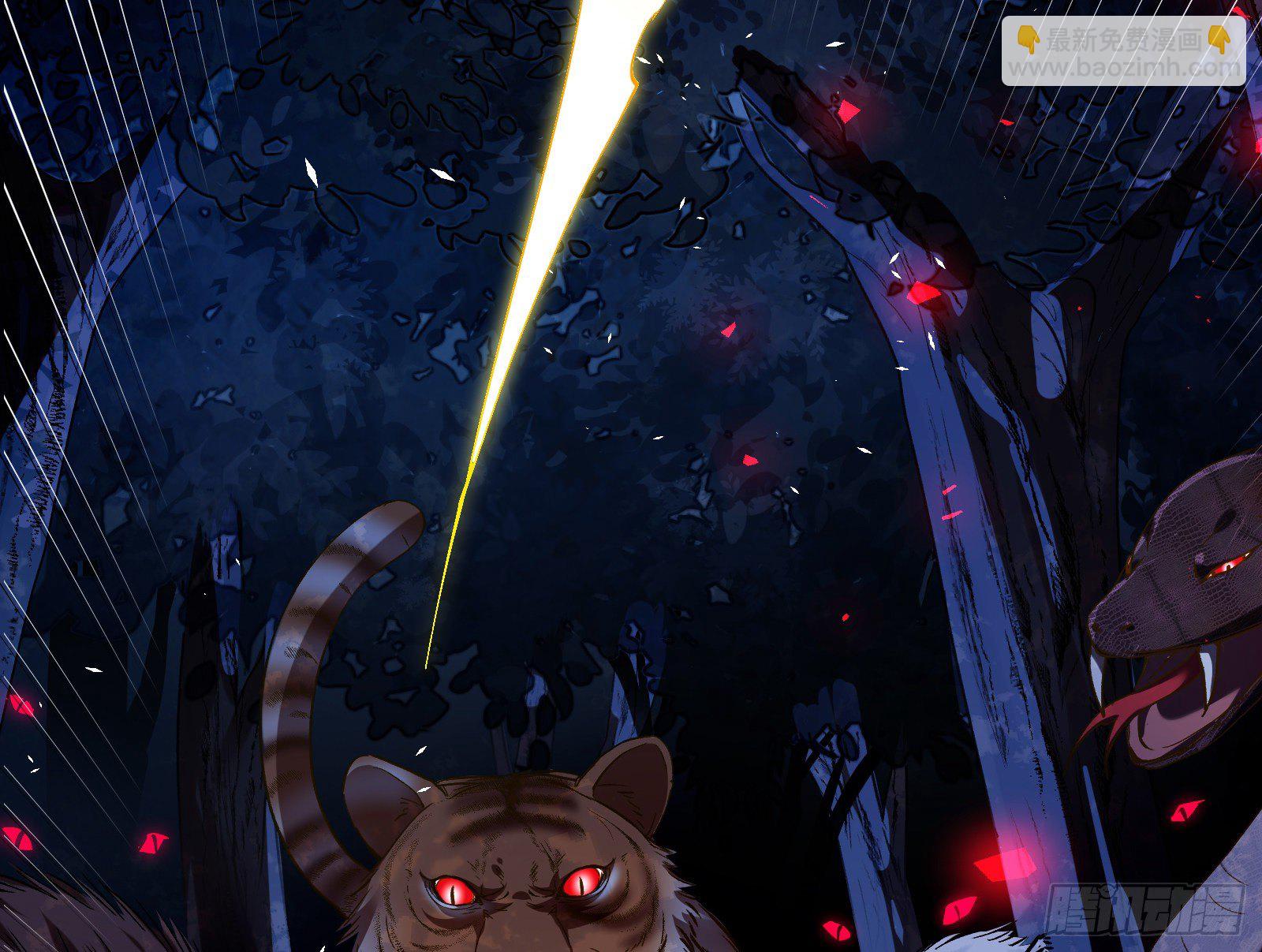Open the baozimh.com free comics banner
This screenshot has width=1262, height=952.
pyautogui.click(x=1123, y=52)
